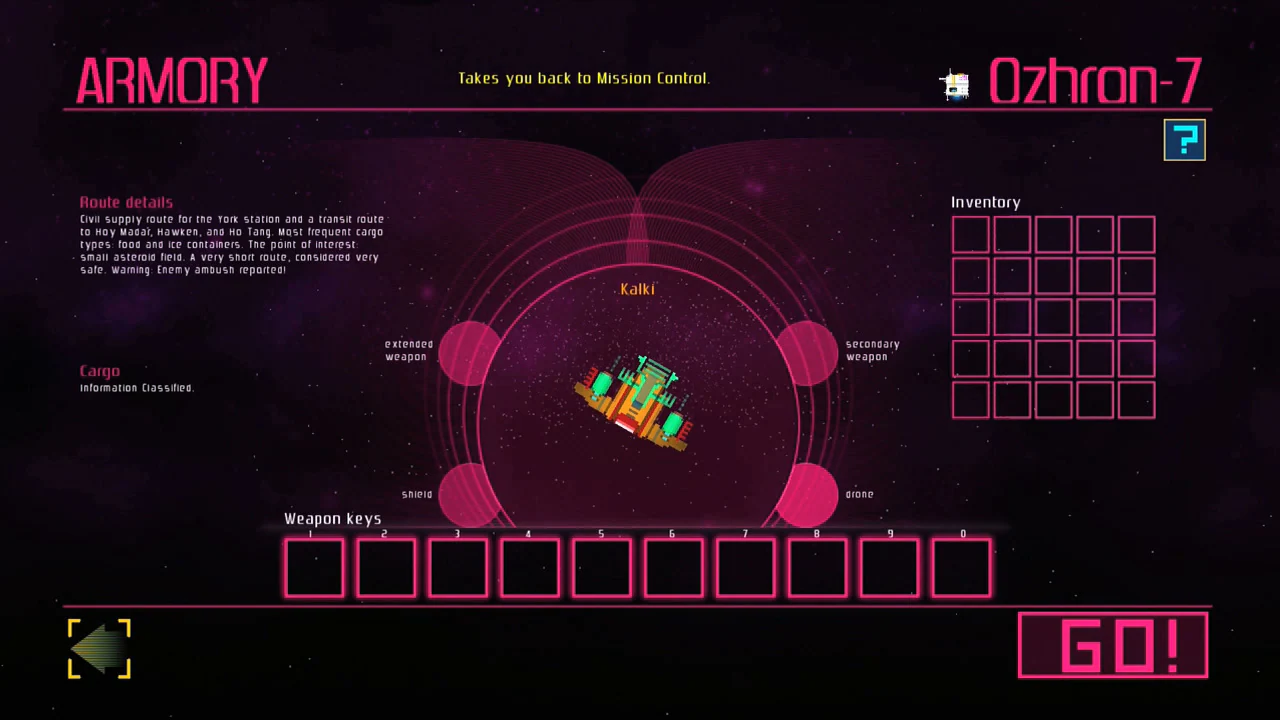Image resolution: width=1280 pixels, height=720 pixels.
Task: Select the drone equipment slot
Action: 808,495
